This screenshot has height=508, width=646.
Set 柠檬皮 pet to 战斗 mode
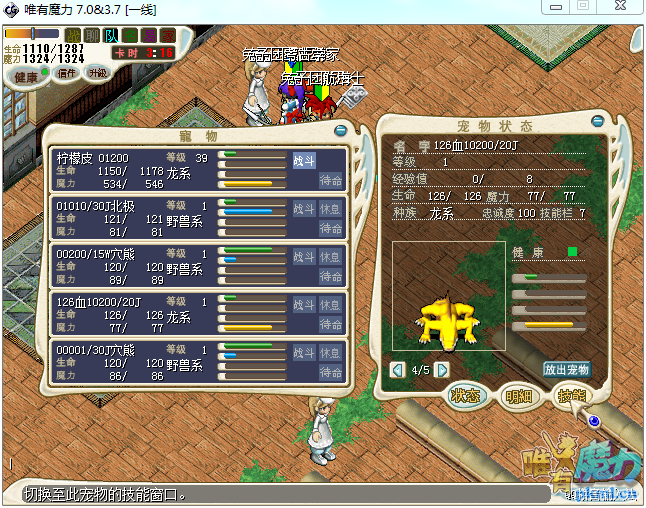pos(304,160)
